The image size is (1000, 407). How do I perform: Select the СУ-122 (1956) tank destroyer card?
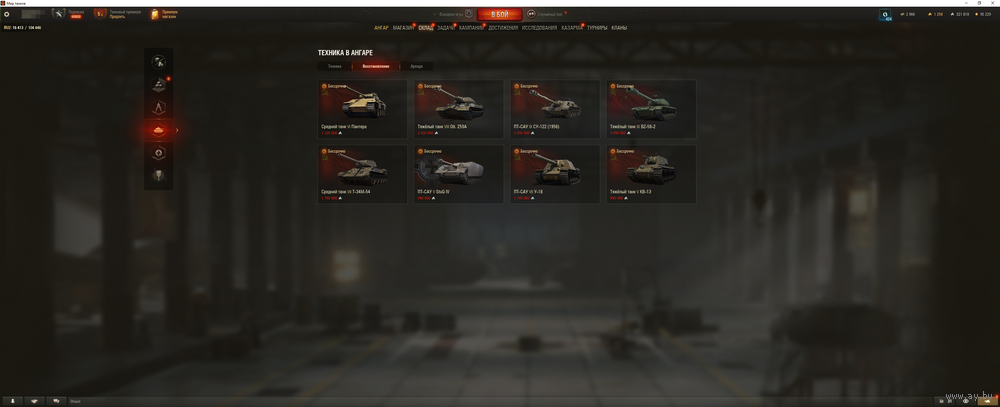(555, 108)
